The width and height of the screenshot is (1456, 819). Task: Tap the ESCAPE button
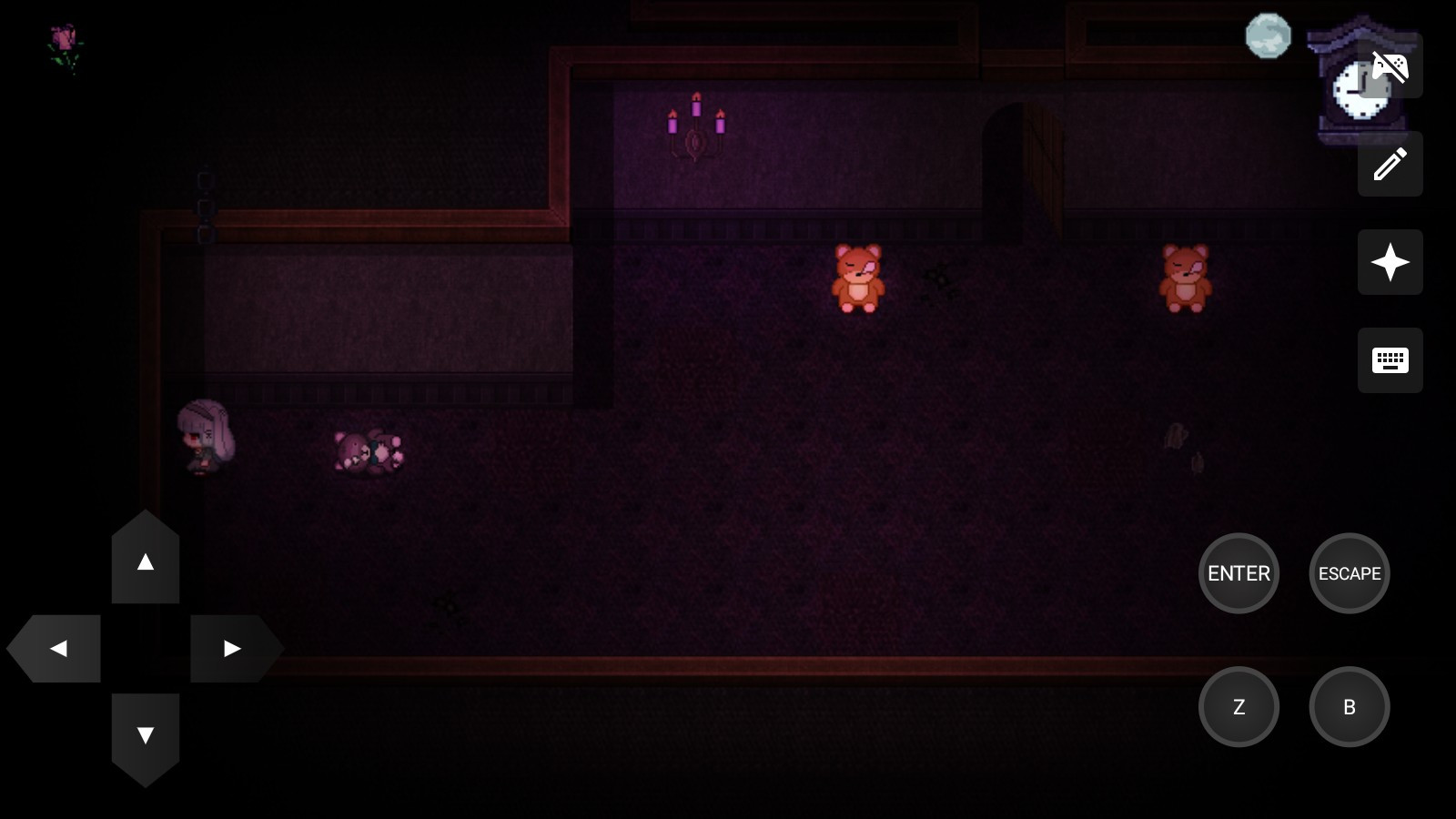pos(1349,573)
